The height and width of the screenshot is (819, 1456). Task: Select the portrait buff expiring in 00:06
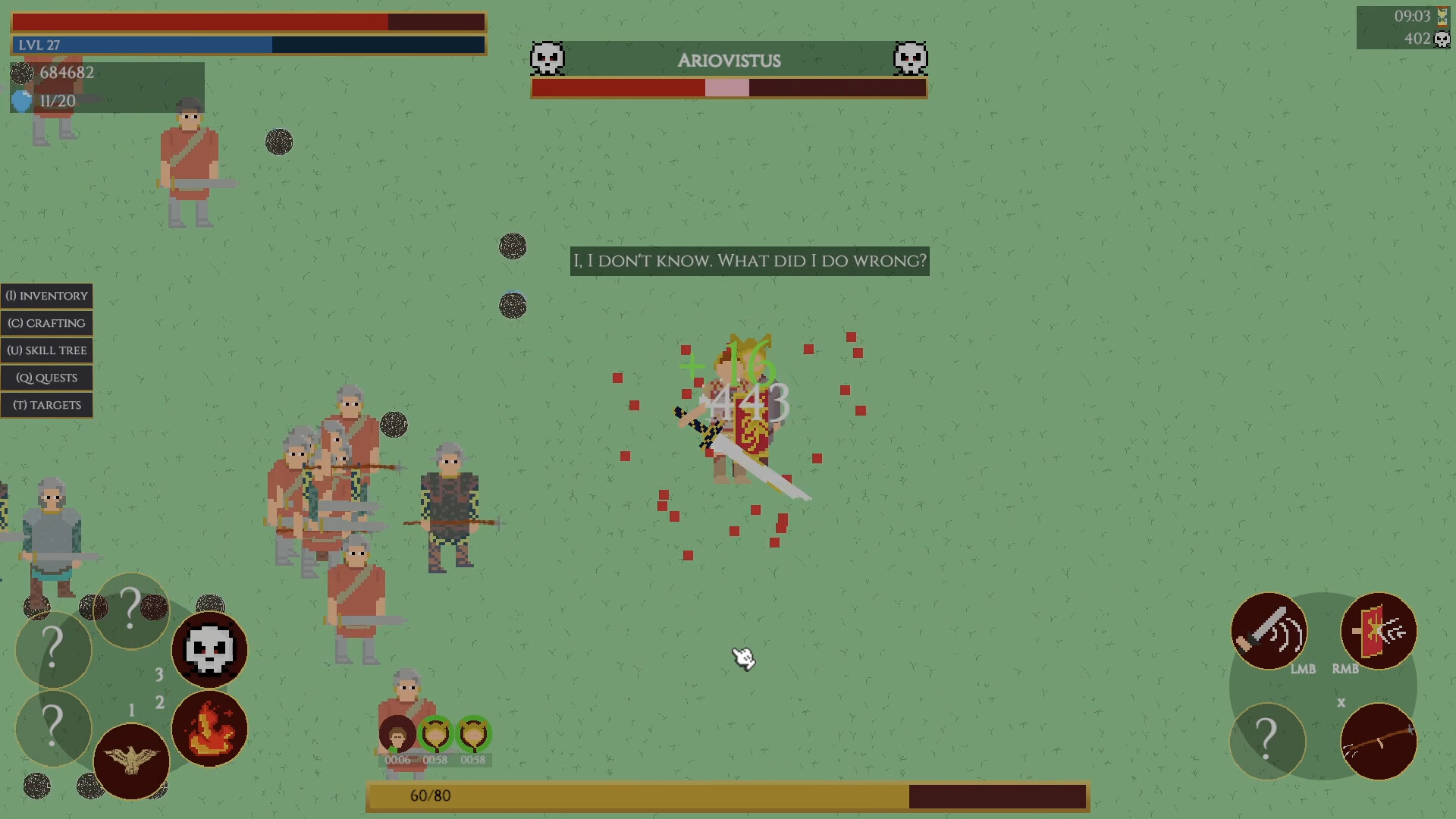click(396, 734)
